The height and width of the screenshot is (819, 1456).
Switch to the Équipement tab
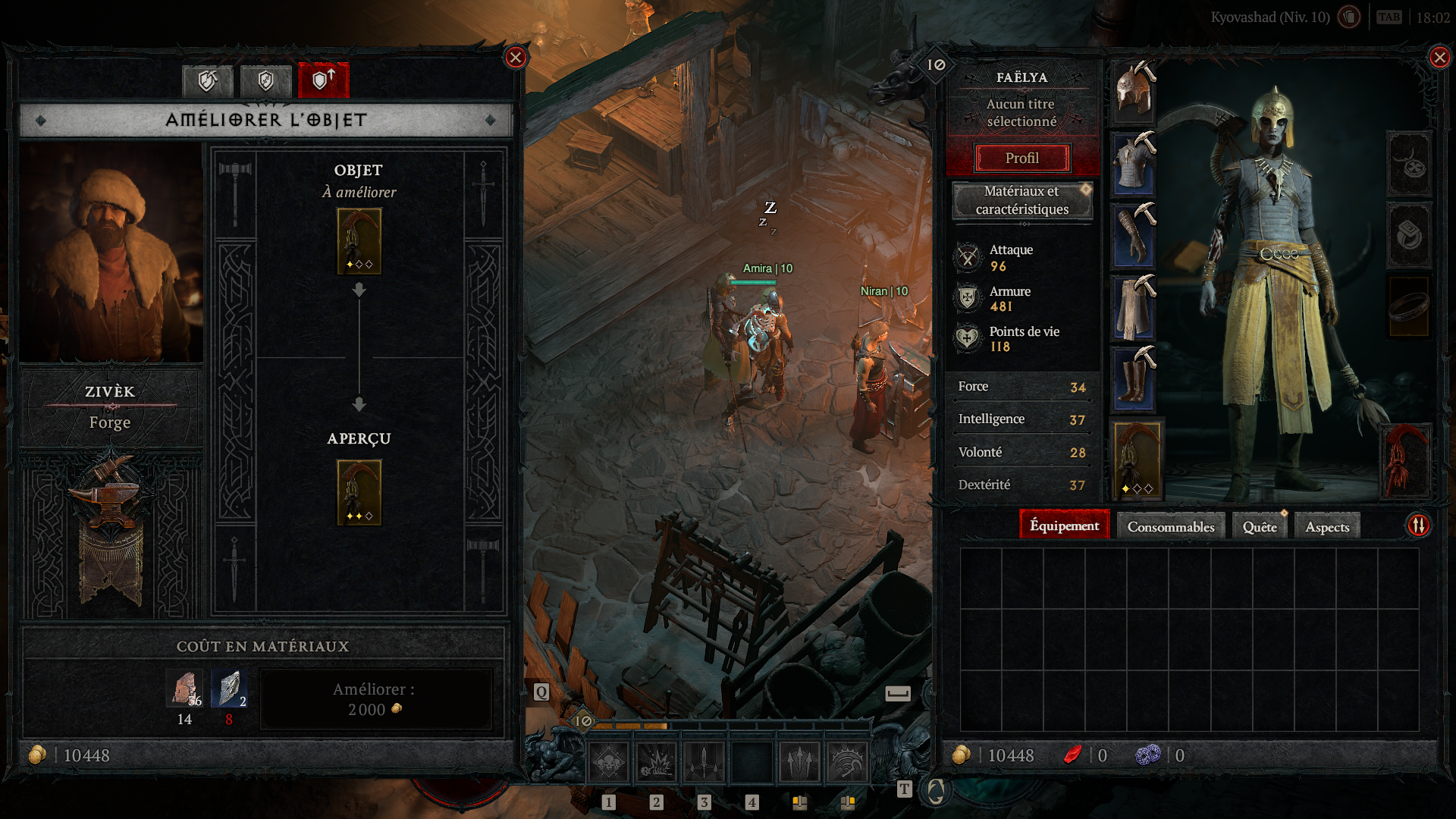click(1064, 526)
